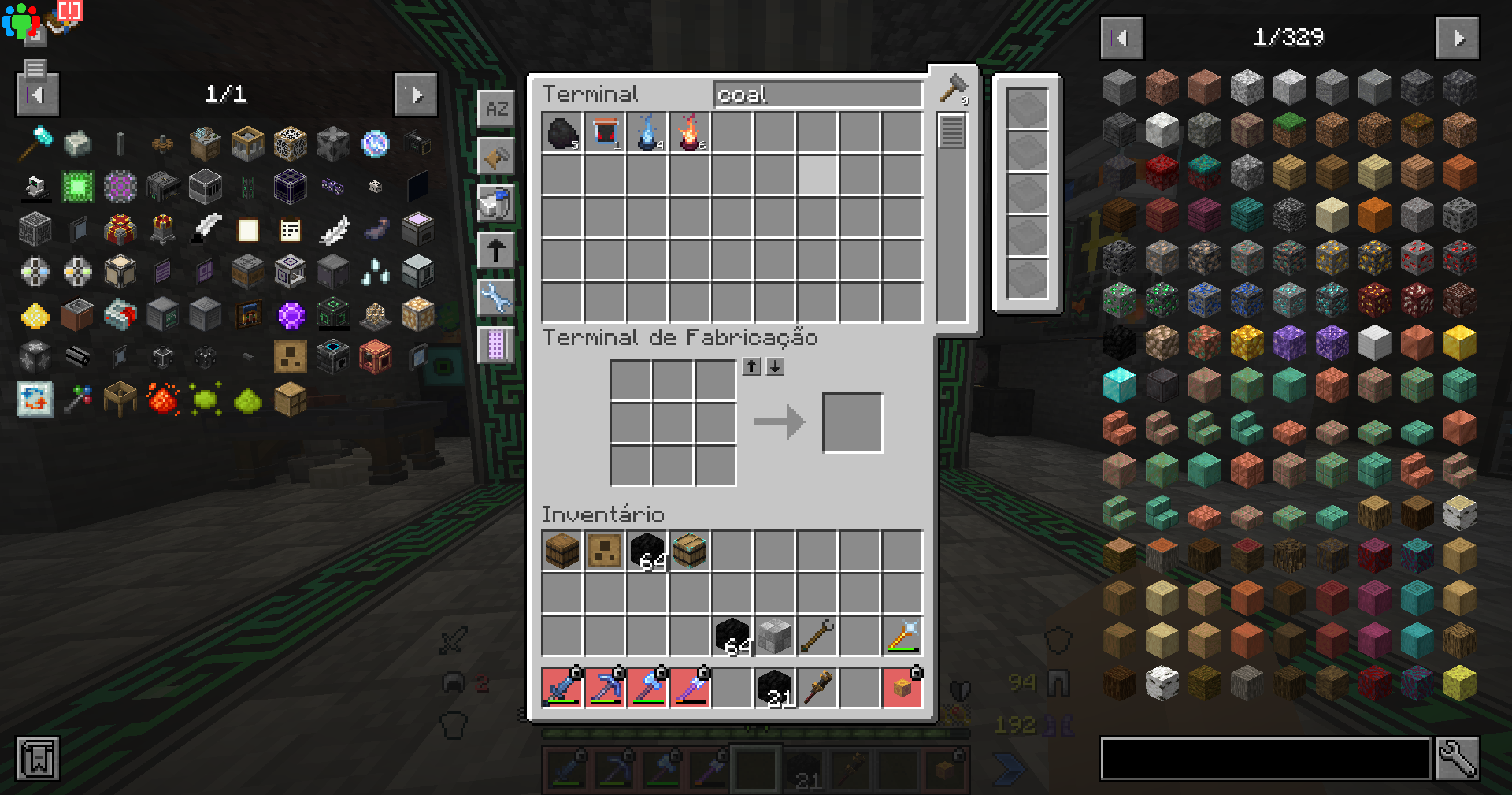Go to next JEI page with right arrow
This screenshot has width=1512, height=795.
(x=1458, y=37)
